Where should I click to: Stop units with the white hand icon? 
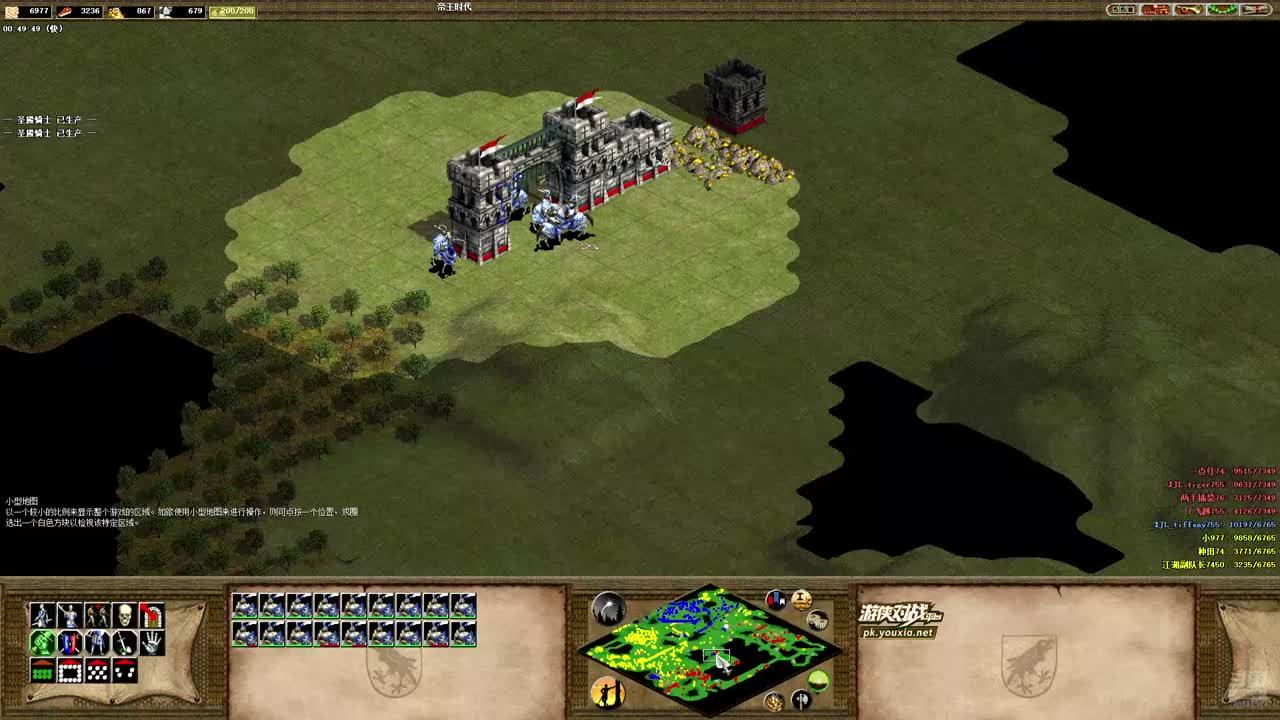coord(151,643)
